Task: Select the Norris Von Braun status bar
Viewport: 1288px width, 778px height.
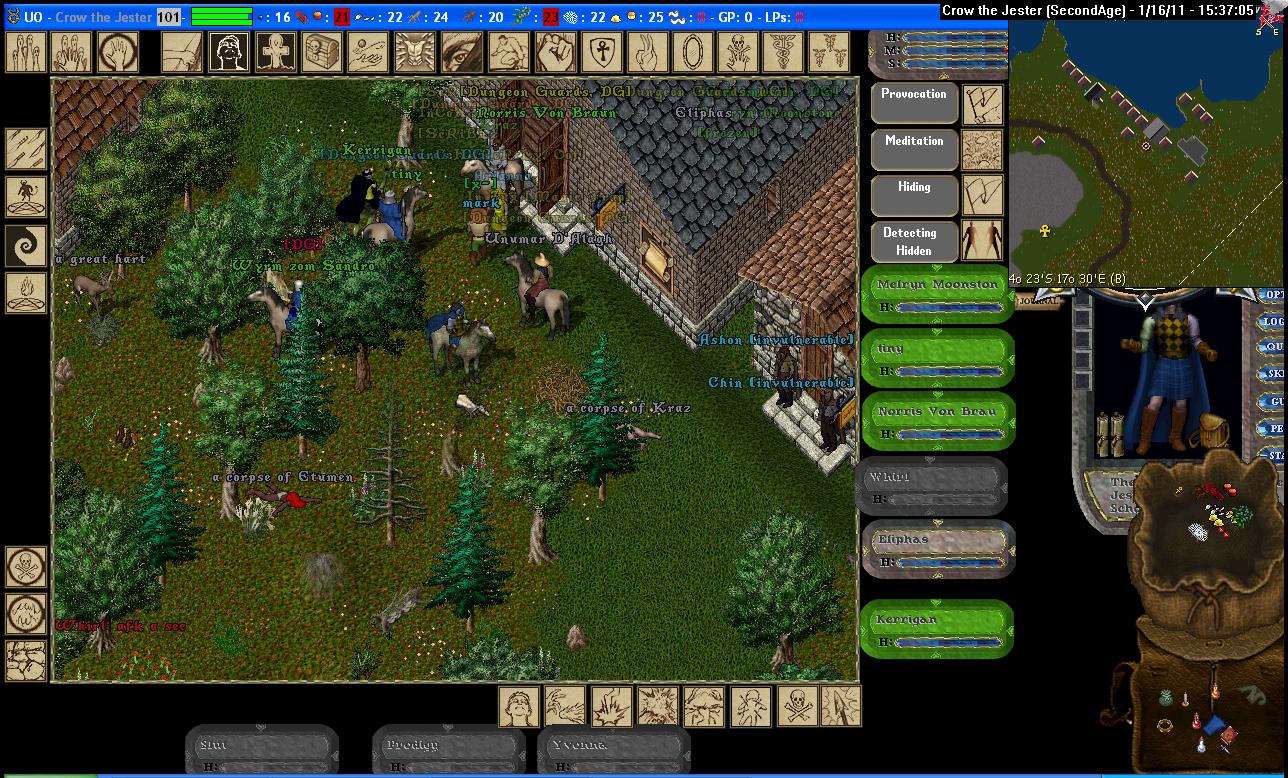Action: click(937, 422)
